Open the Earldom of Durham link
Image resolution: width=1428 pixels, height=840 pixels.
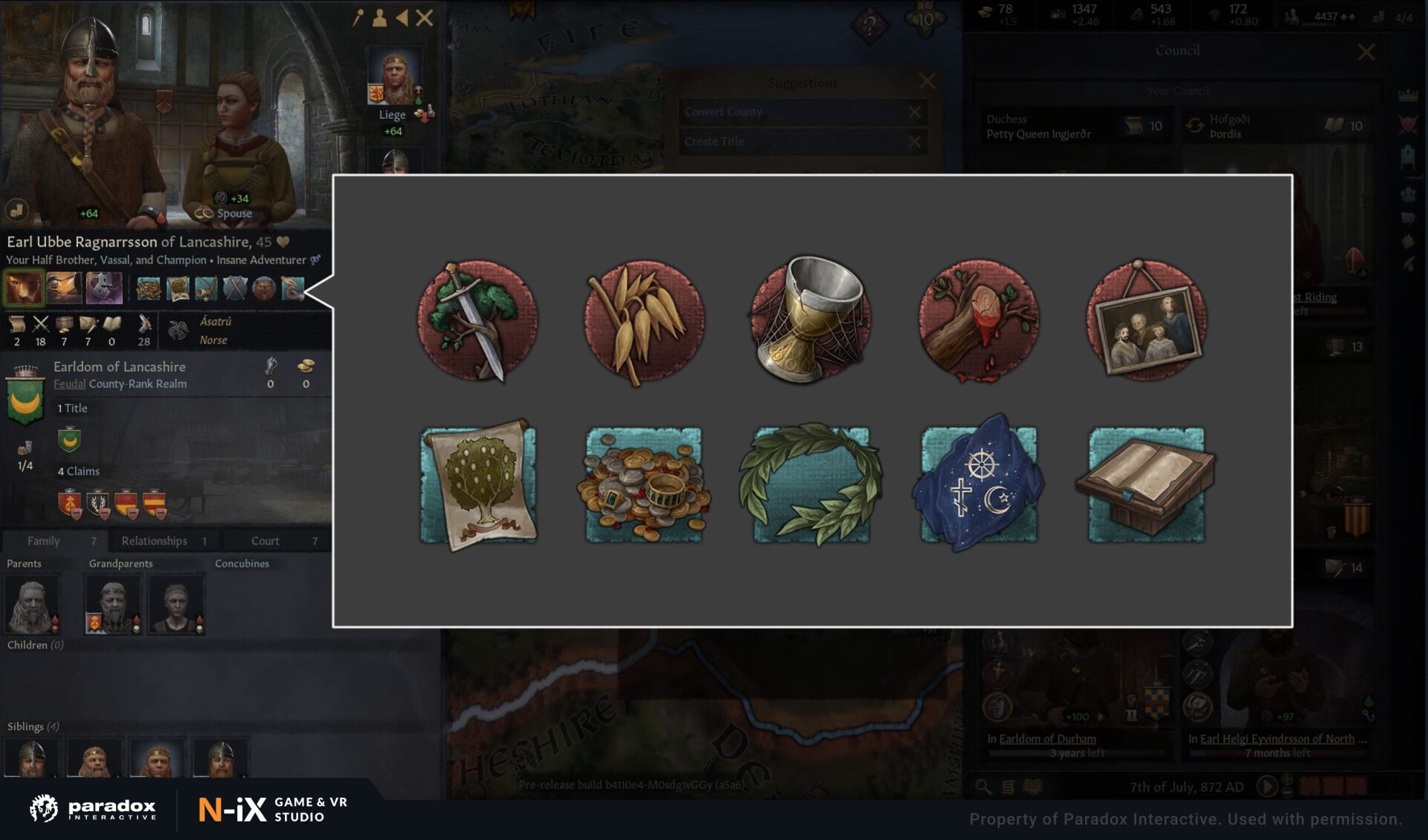click(x=1046, y=739)
